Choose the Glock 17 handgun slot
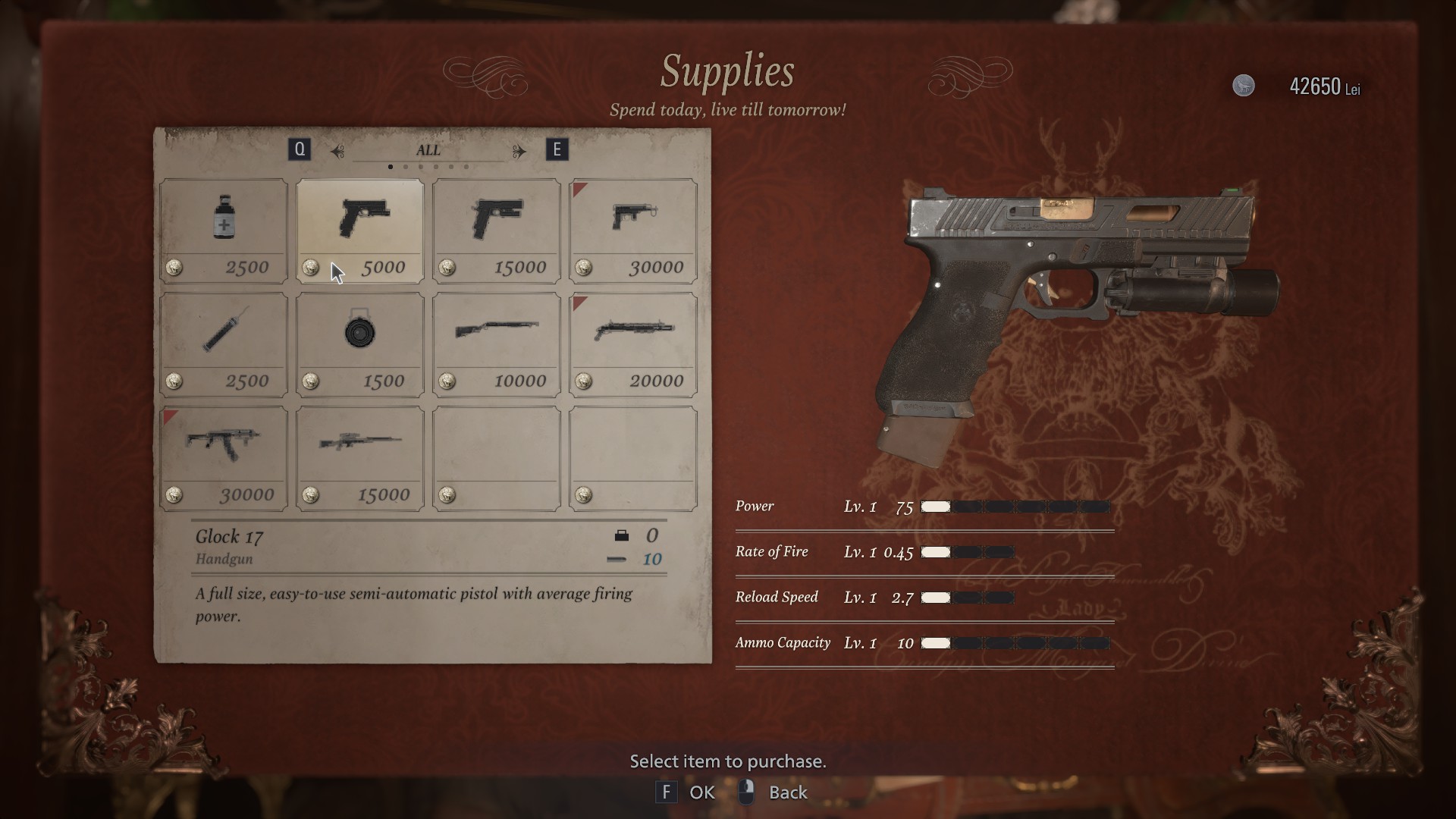This screenshot has height=819, width=1456. [360, 231]
